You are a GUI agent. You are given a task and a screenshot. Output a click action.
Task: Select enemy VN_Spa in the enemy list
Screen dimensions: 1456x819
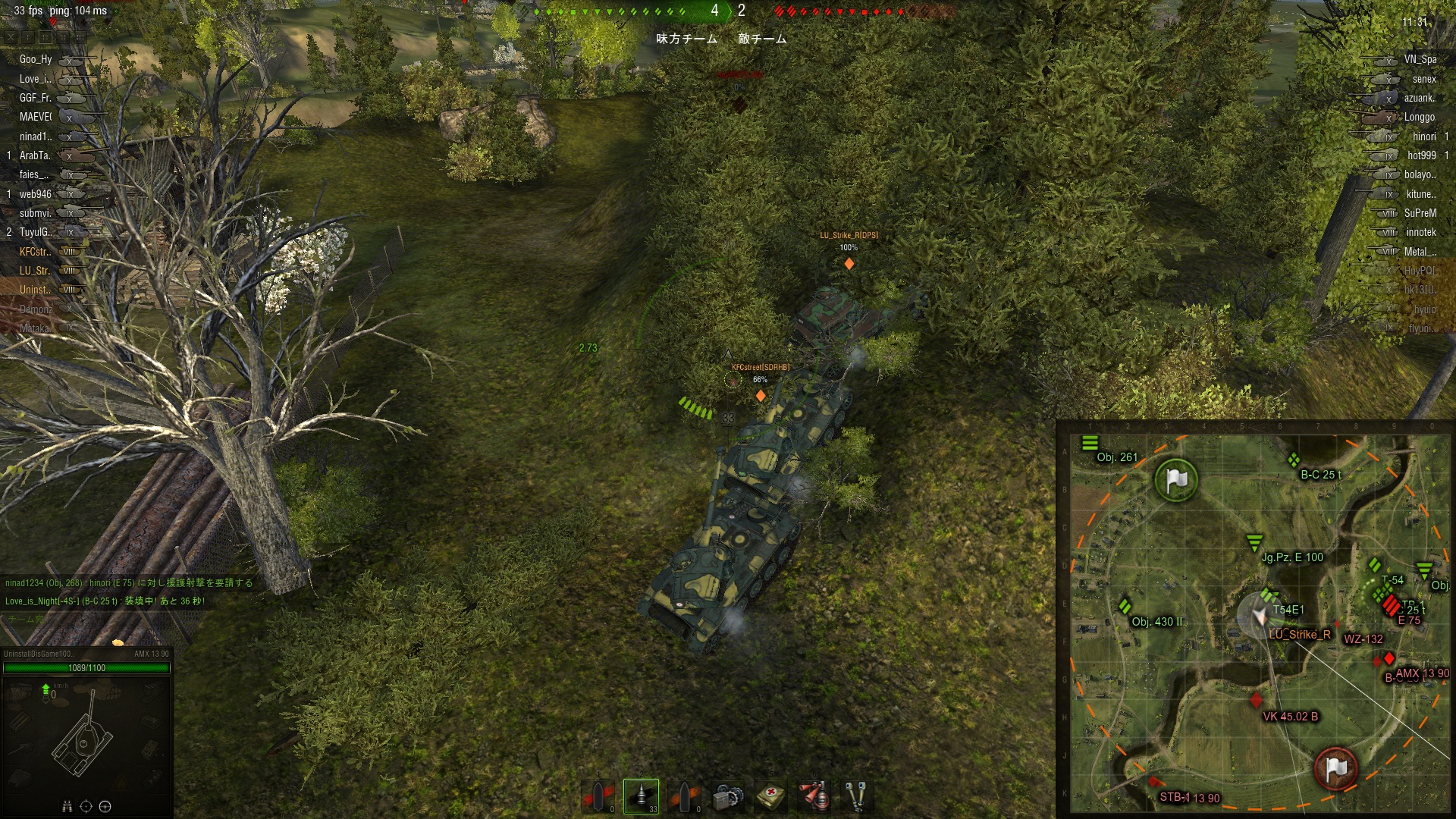click(1420, 59)
